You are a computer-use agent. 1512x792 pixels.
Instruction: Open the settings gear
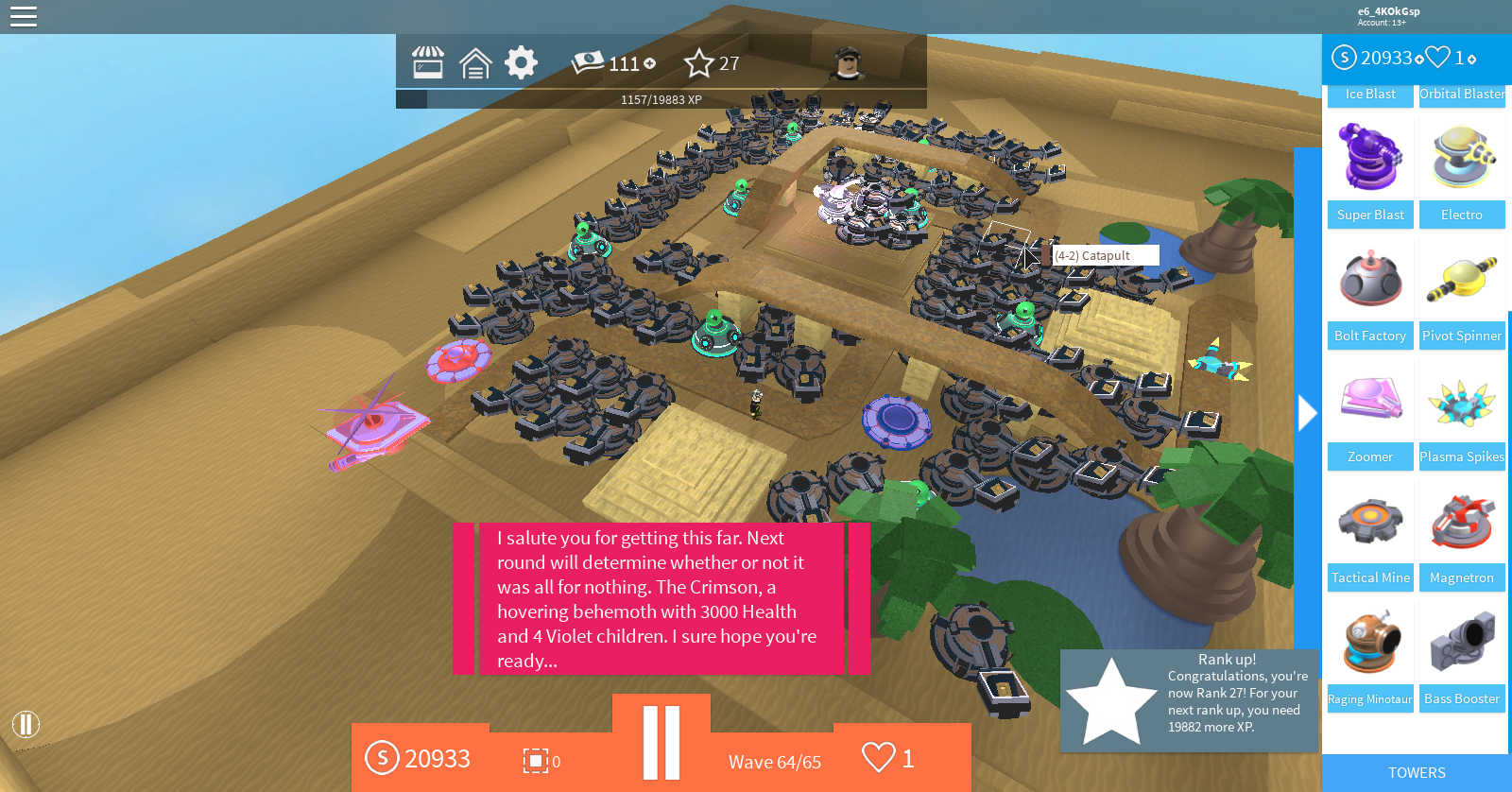[519, 62]
